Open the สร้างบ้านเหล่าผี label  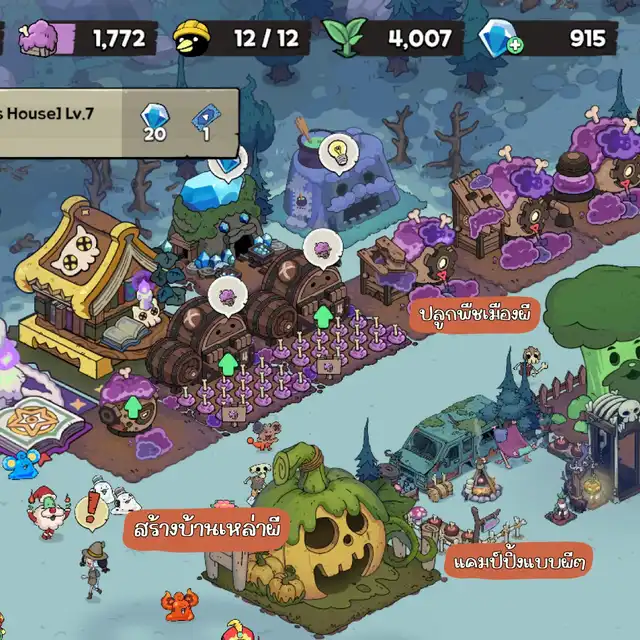pyautogui.click(x=207, y=525)
